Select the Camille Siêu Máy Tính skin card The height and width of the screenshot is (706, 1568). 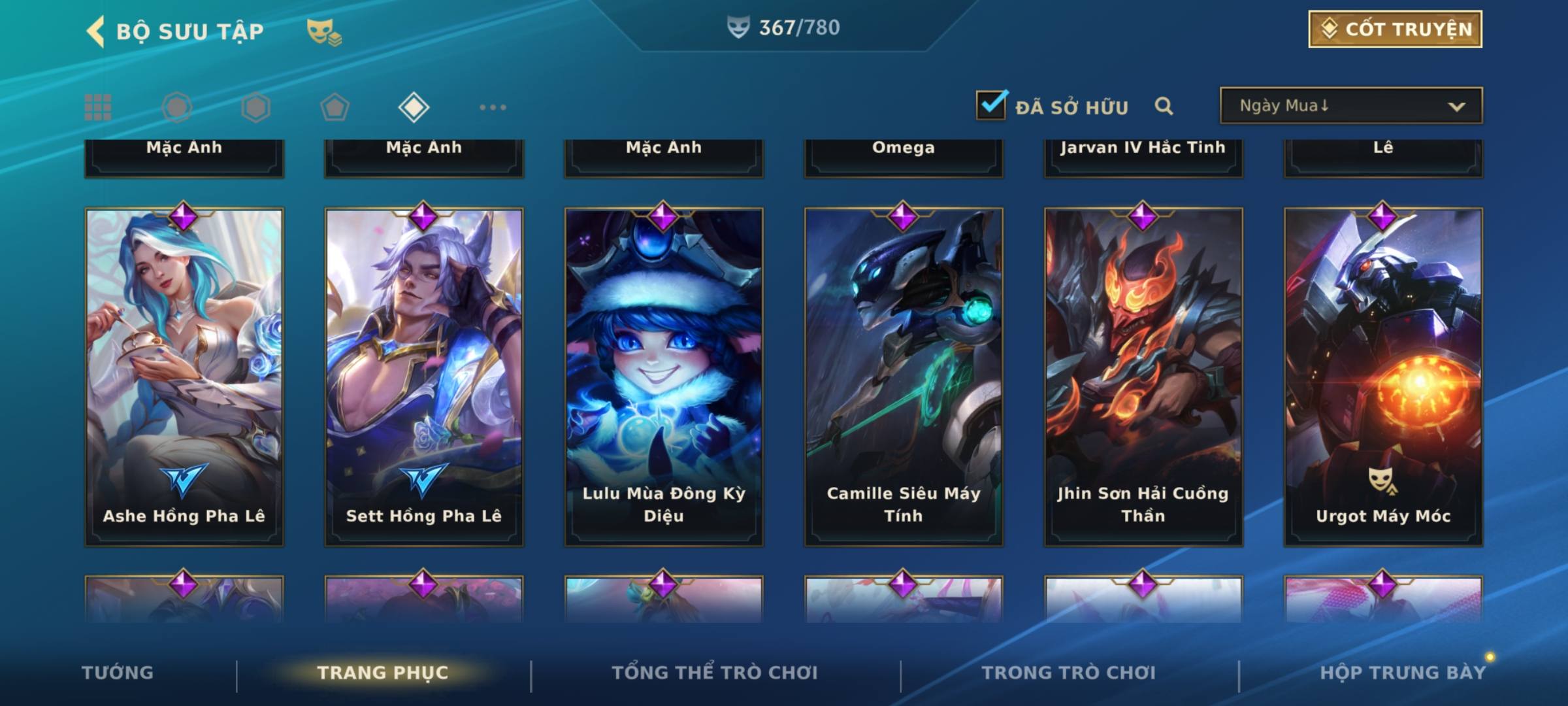tap(904, 376)
